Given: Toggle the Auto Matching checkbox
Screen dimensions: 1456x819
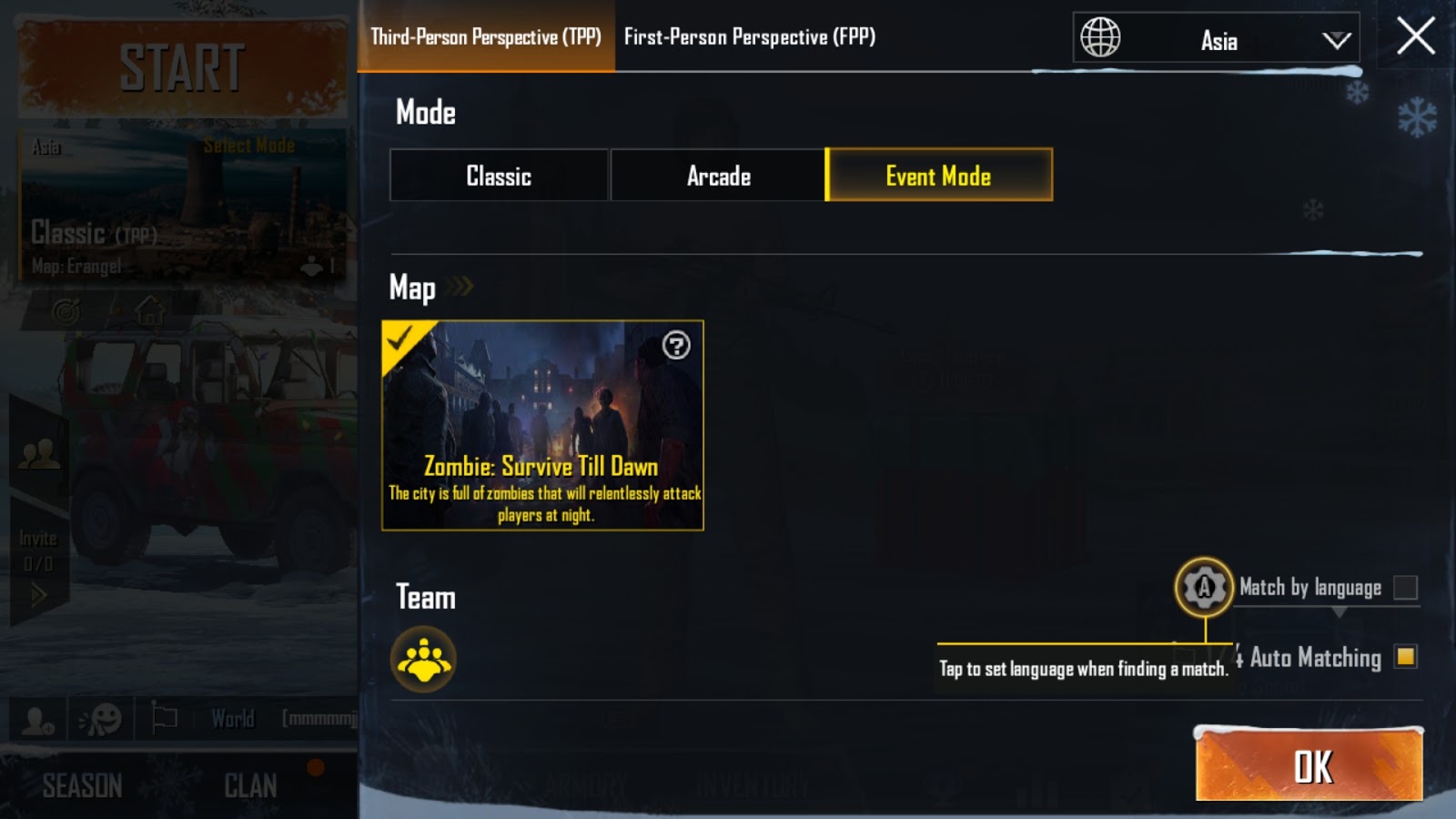Looking at the screenshot, I should point(1405,657).
